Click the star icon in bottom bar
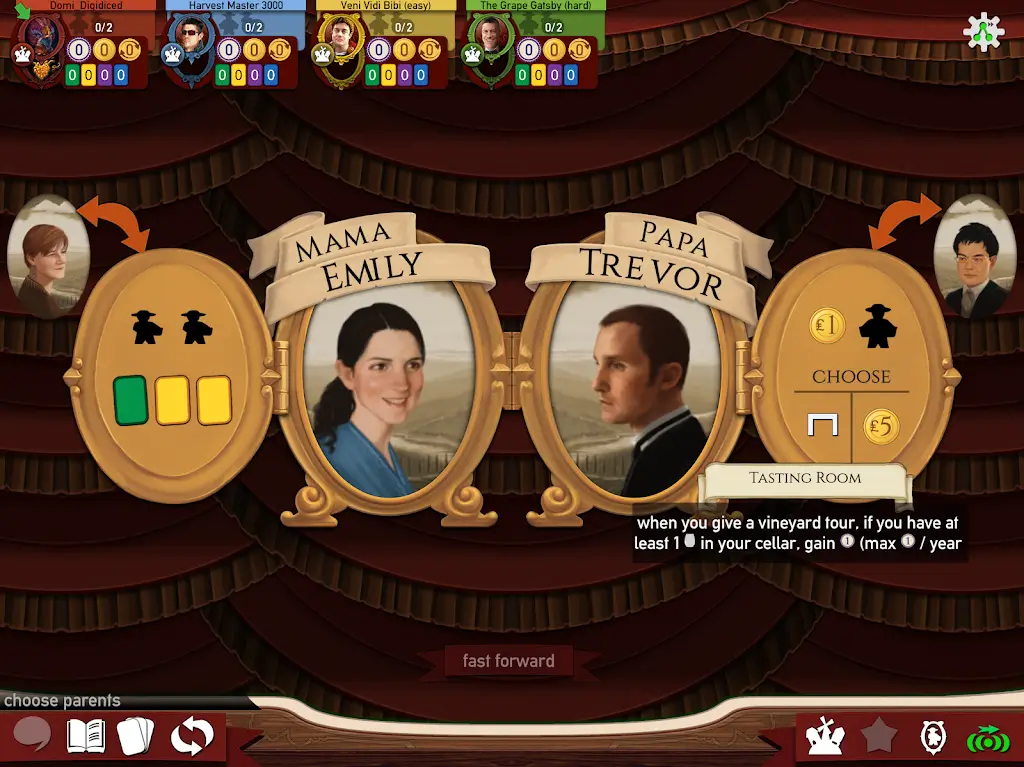 [879, 737]
